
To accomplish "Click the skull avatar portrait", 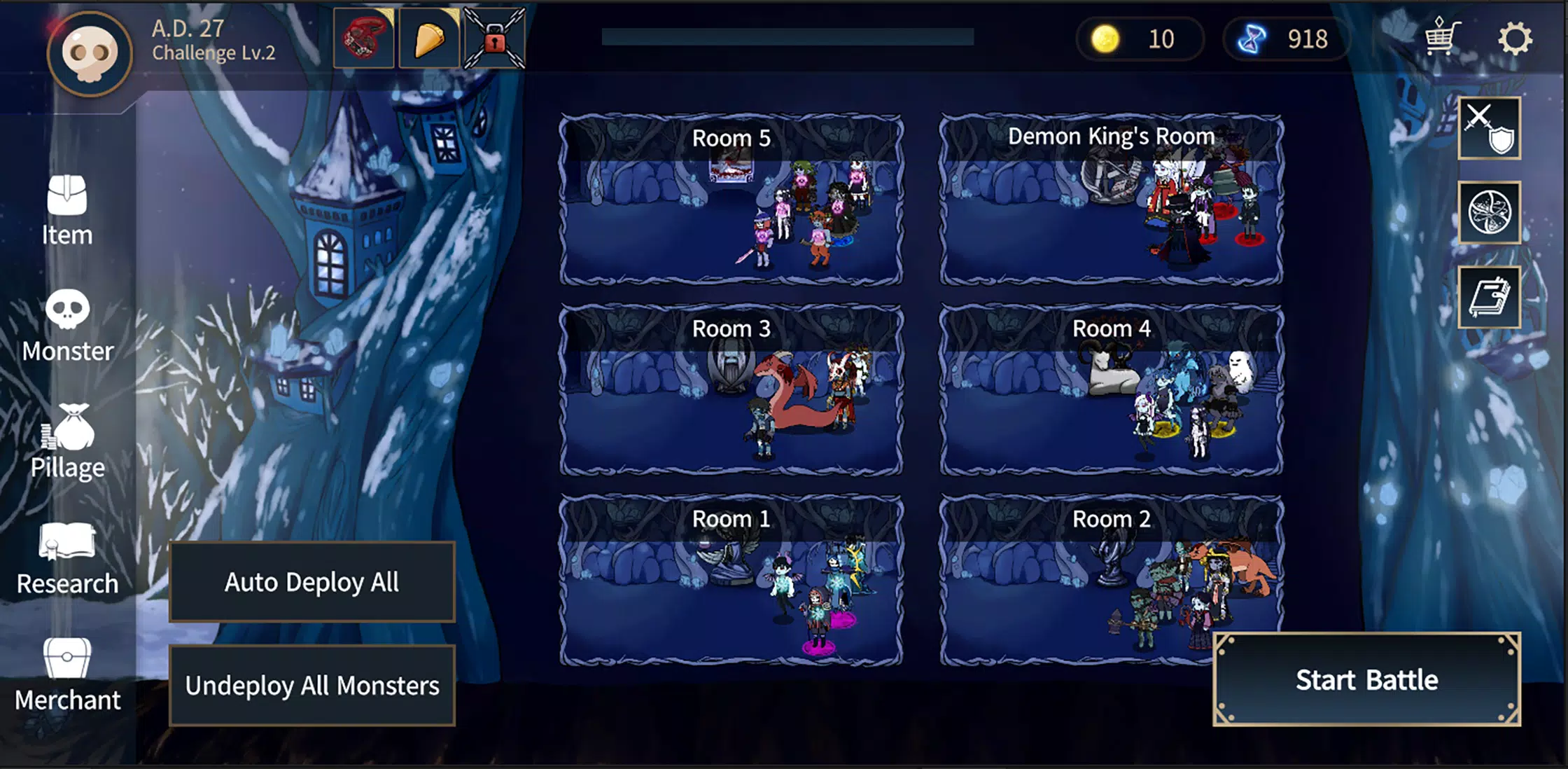I will pos(90,54).
